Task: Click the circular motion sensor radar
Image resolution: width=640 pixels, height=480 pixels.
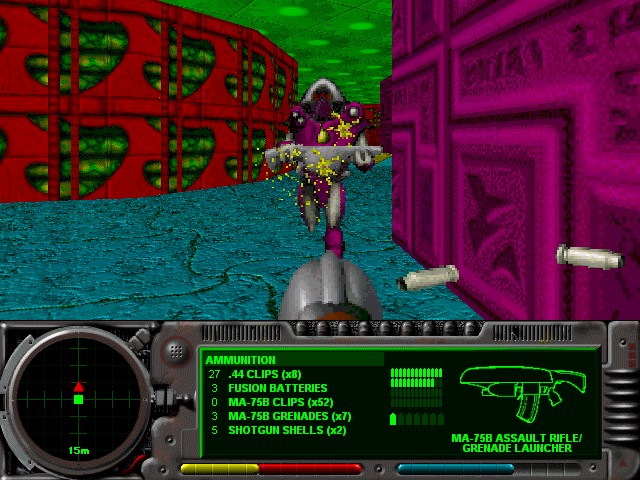Action: click(77, 399)
